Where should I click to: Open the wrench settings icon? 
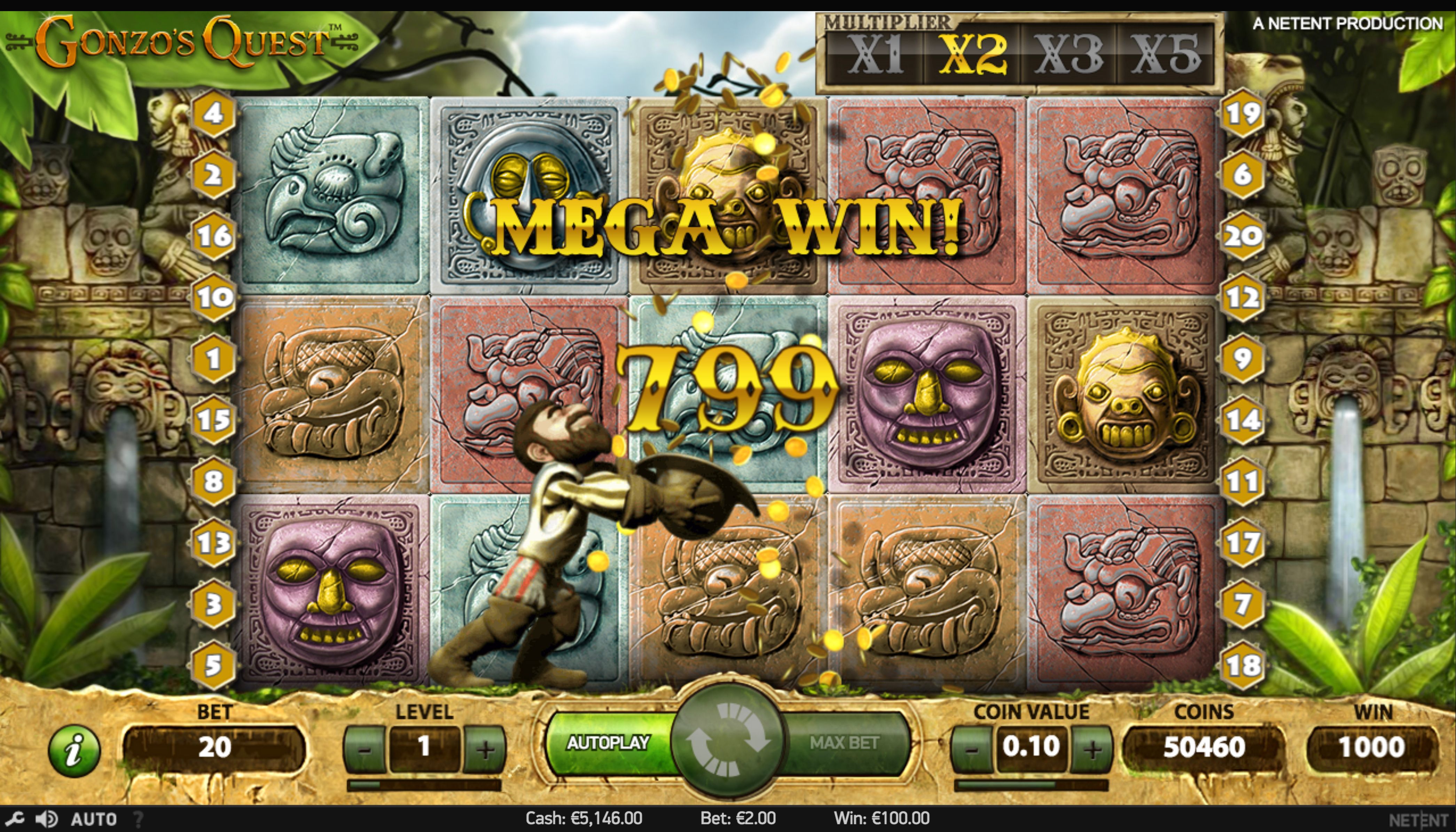(15, 819)
